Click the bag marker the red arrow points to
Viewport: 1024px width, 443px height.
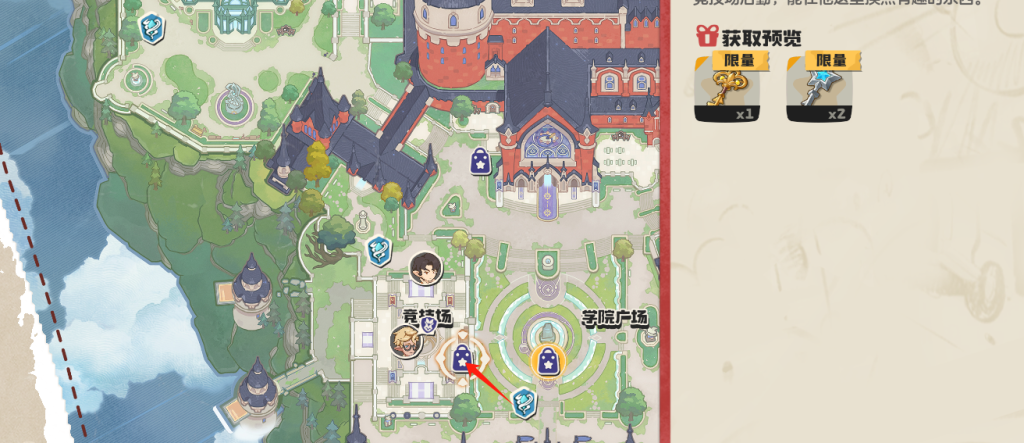[x=462, y=358]
